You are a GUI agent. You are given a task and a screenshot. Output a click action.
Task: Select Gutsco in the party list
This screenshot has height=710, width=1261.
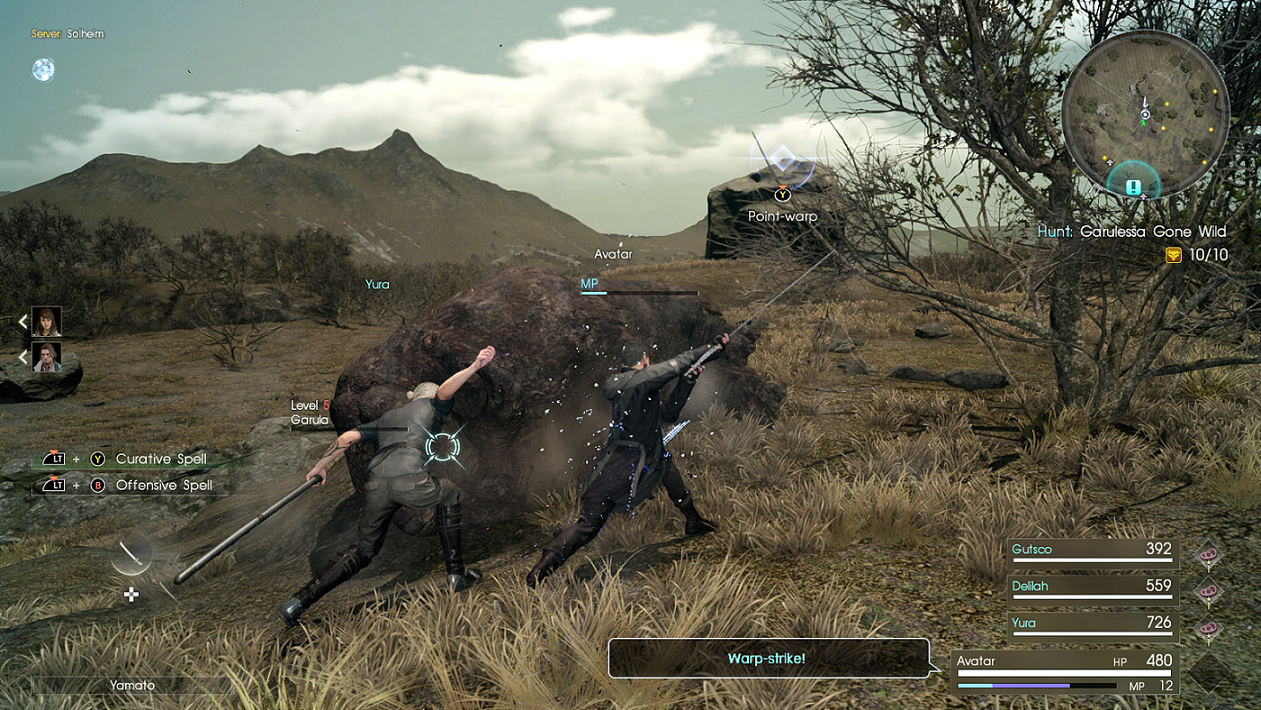pyautogui.click(x=1092, y=551)
